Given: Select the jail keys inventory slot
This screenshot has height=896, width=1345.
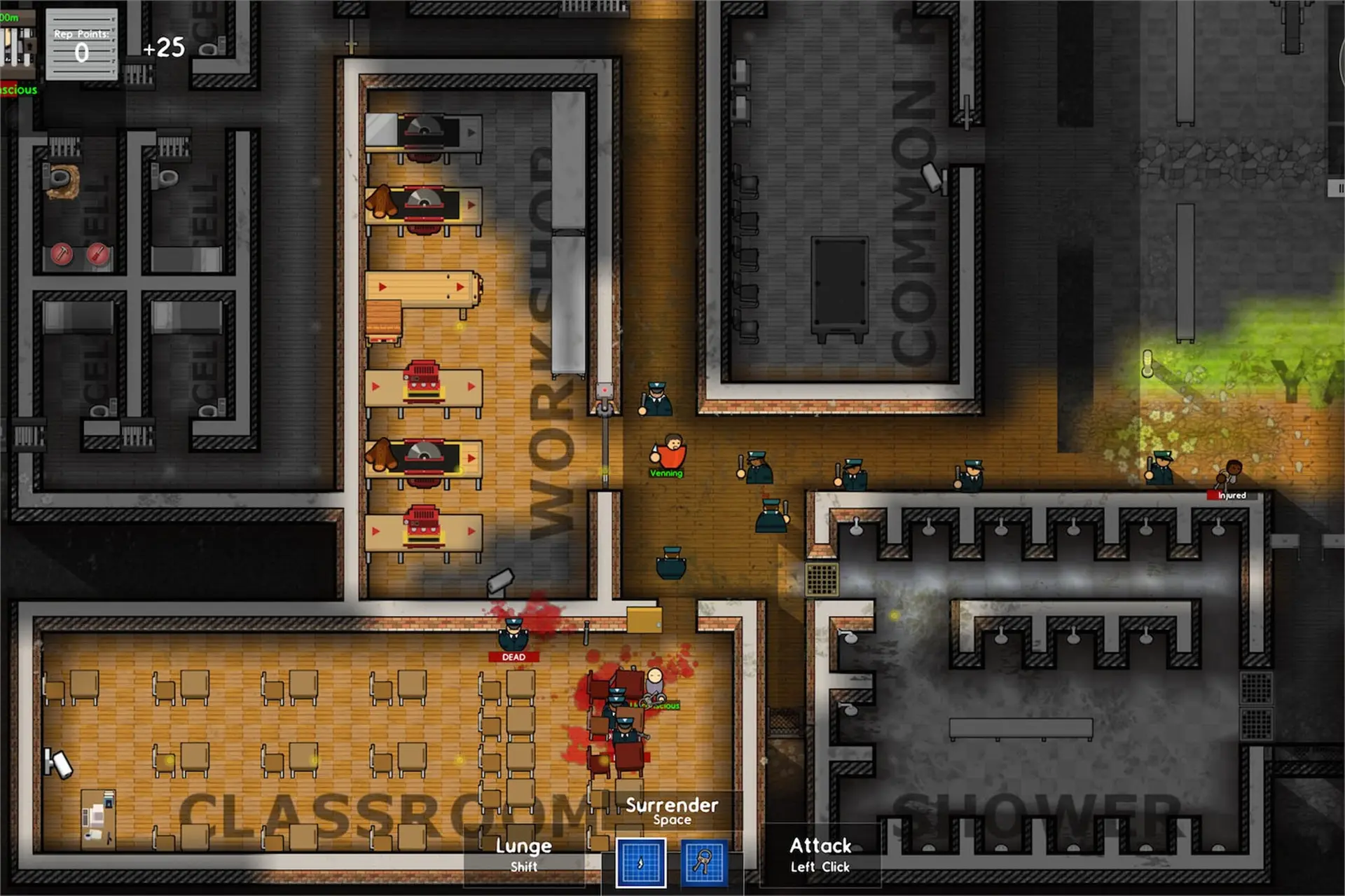Looking at the screenshot, I should 704,862.
